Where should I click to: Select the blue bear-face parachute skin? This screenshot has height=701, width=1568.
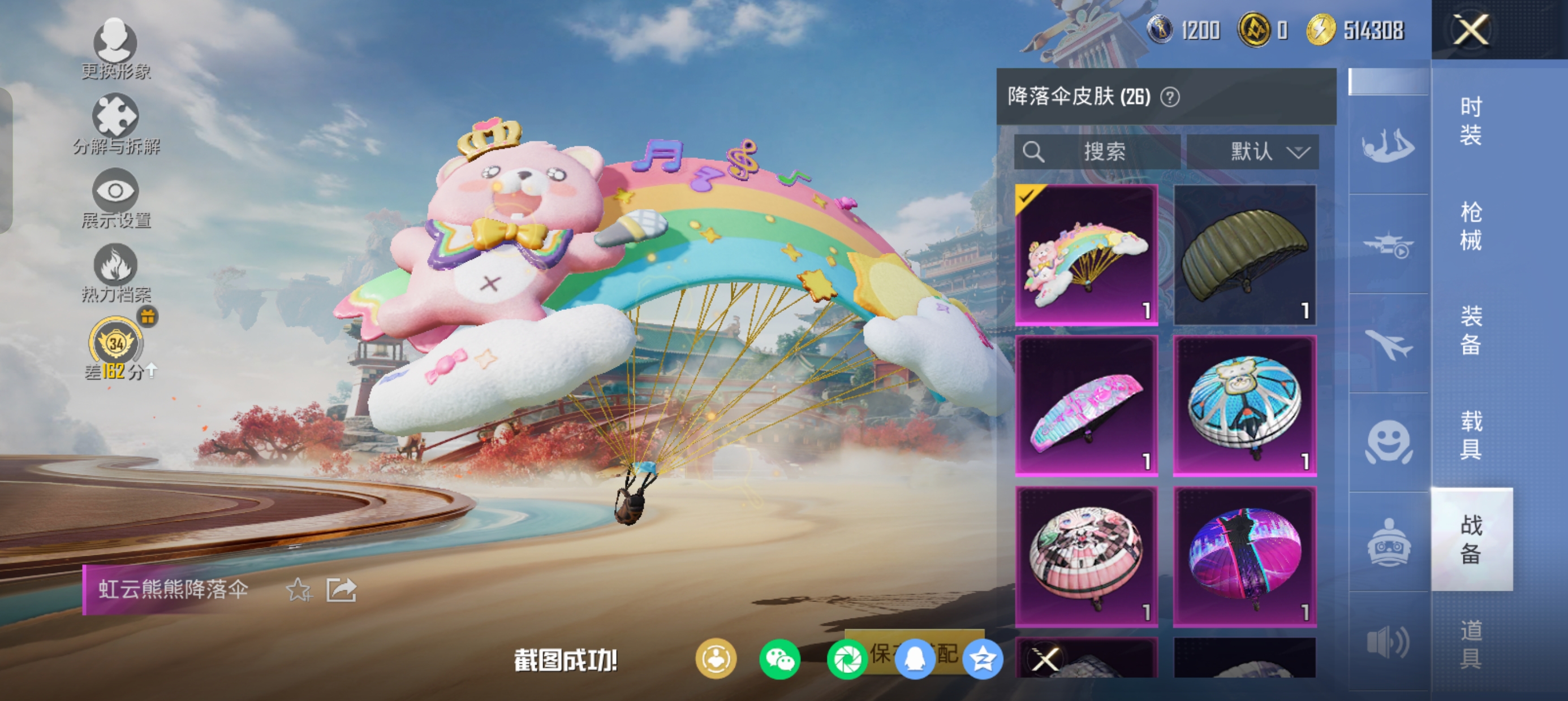(x=1244, y=405)
